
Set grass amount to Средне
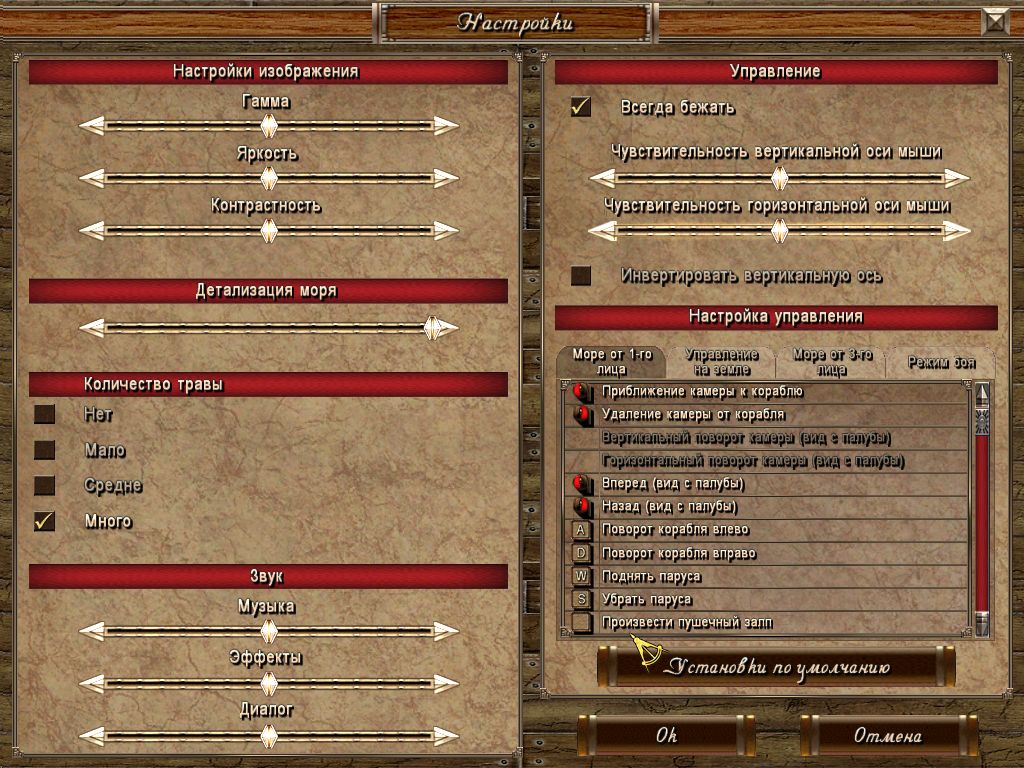tap(45, 486)
